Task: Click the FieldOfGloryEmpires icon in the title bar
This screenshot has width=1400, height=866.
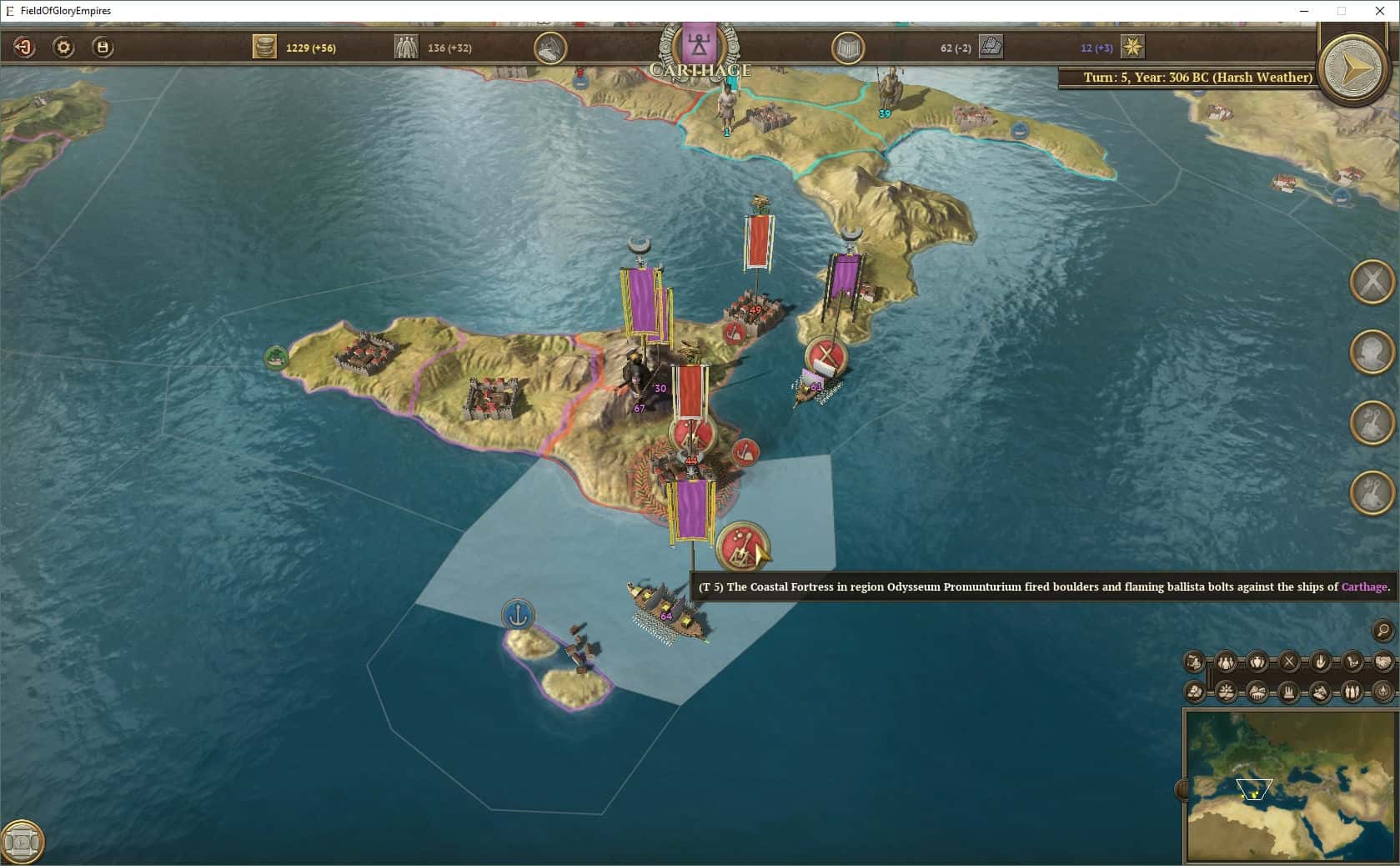Action: 8,11
